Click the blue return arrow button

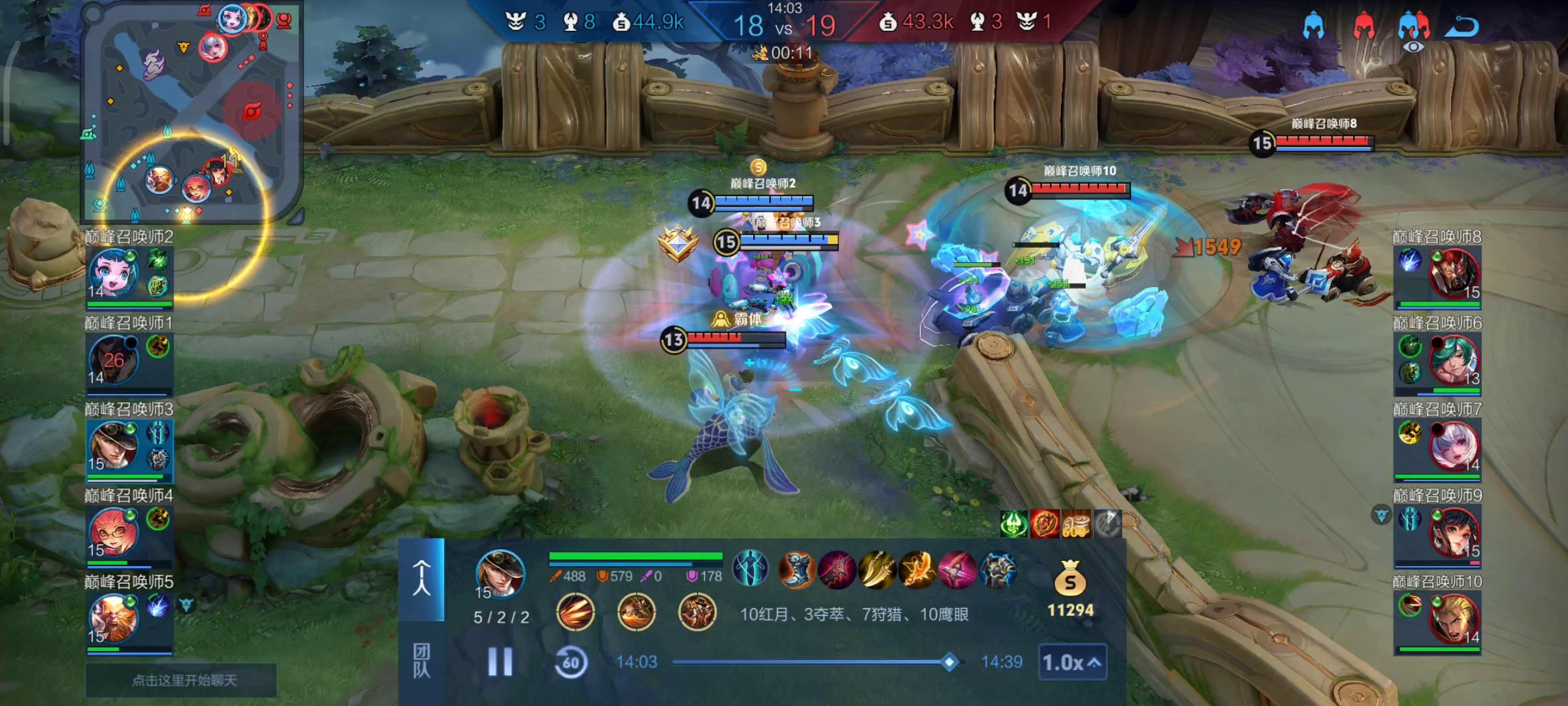(1462, 26)
